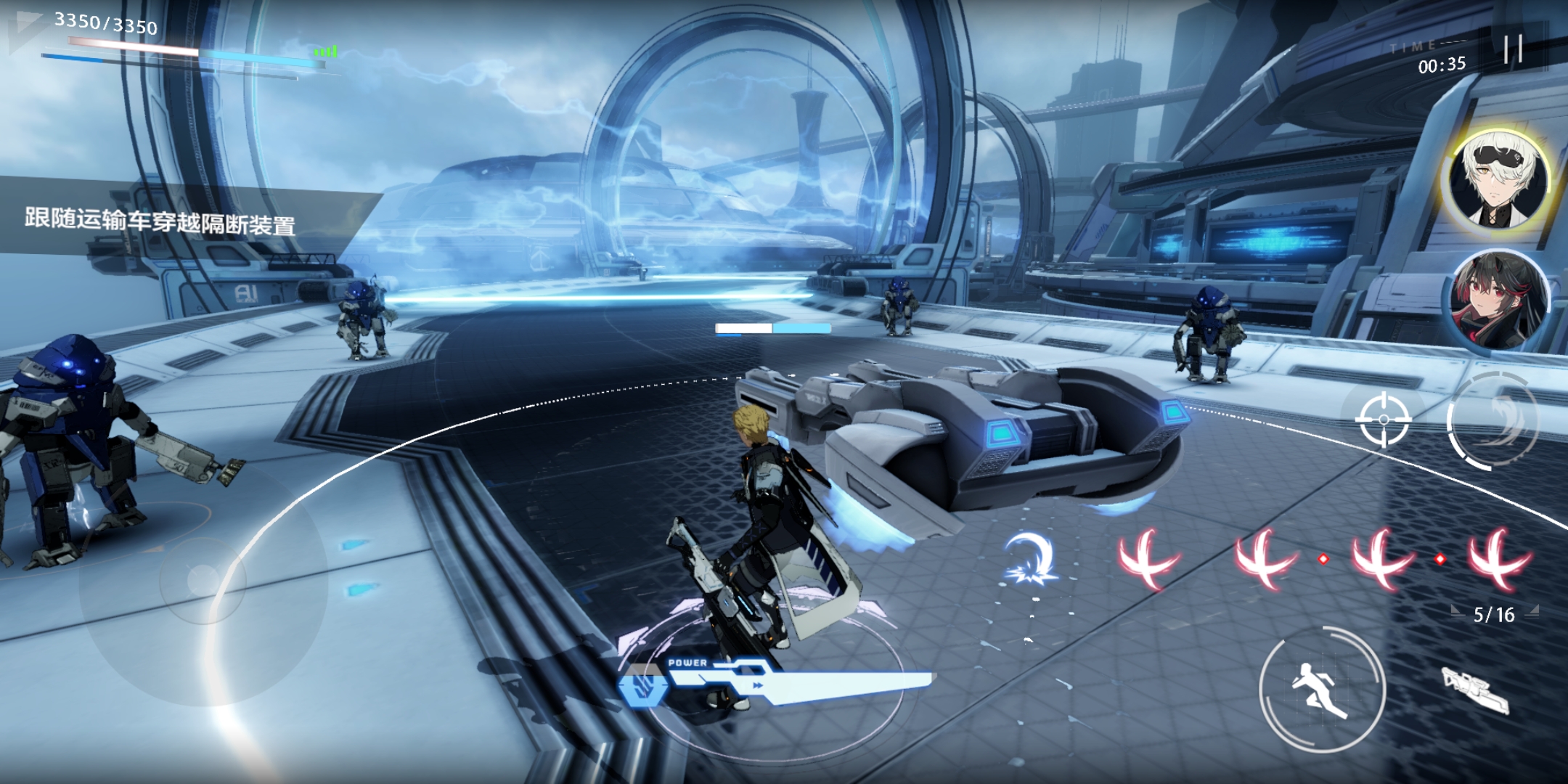
Task: Pause the game with the pause button
Action: click(x=1513, y=49)
